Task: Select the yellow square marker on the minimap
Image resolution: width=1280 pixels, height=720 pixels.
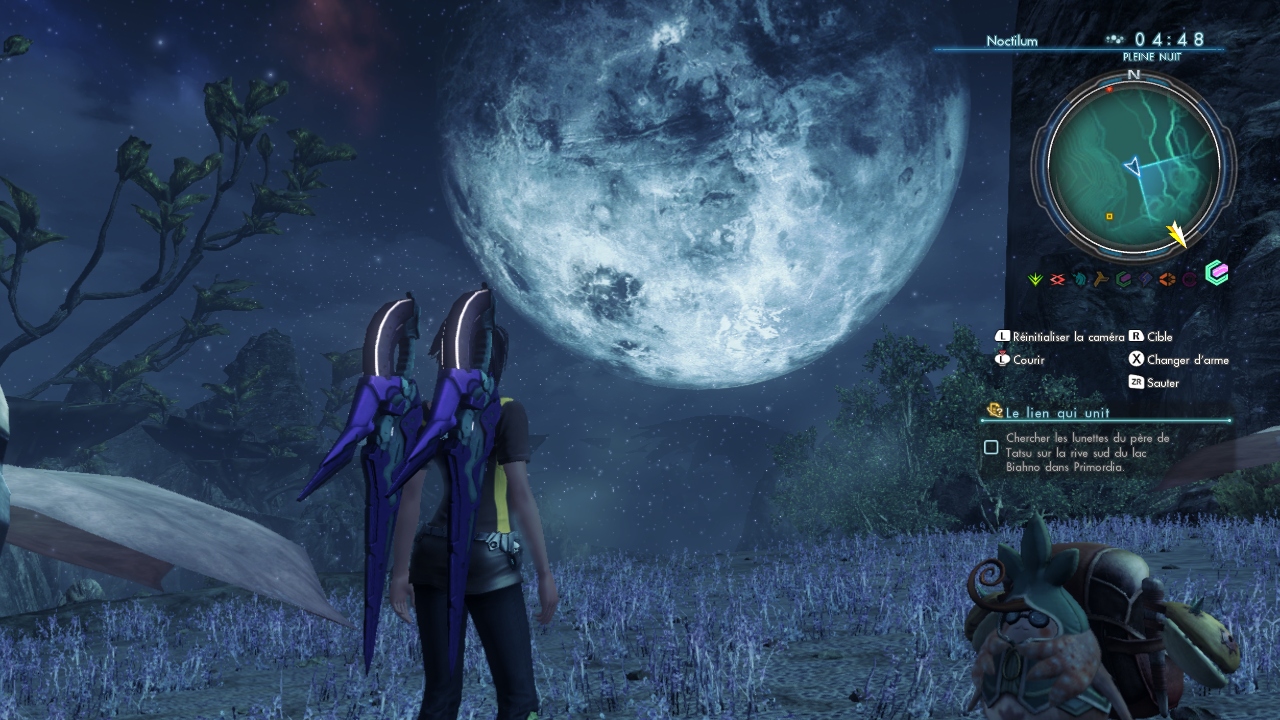Action: click(1109, 216)
